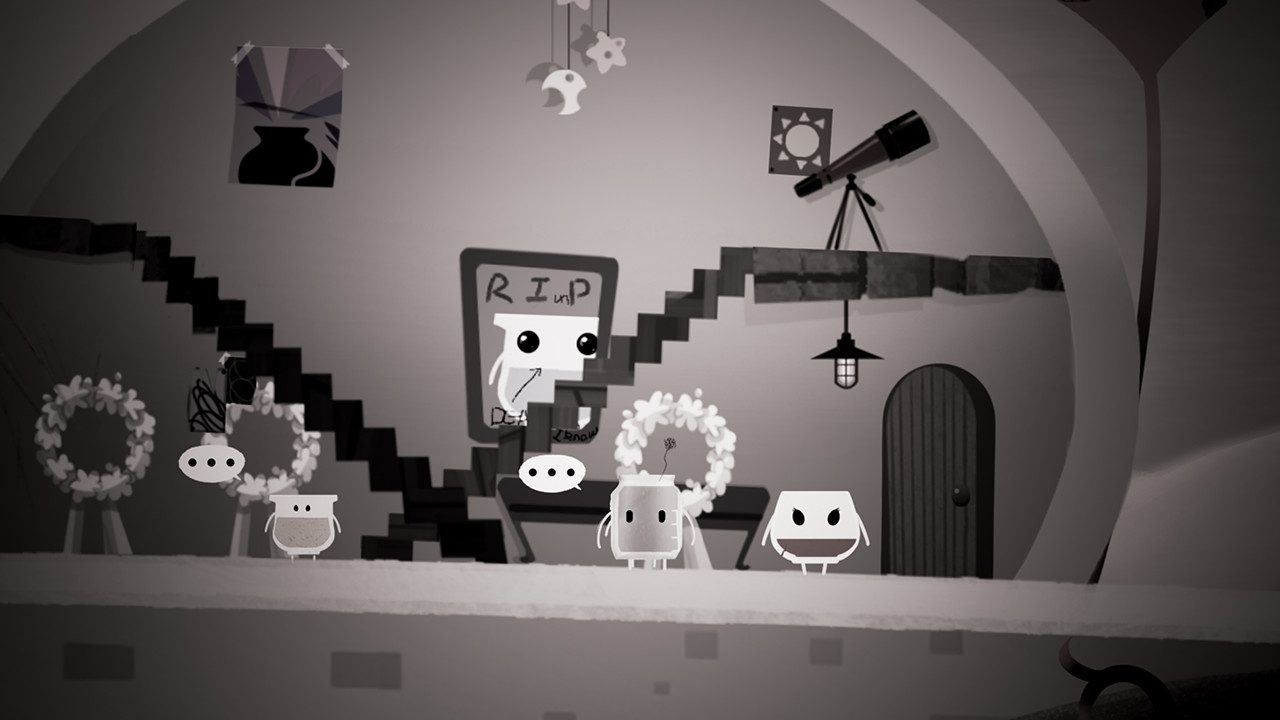The image size is (1280, 720).
Task: Click the speech bubble beside the left wreath
Action: [212, 463]
